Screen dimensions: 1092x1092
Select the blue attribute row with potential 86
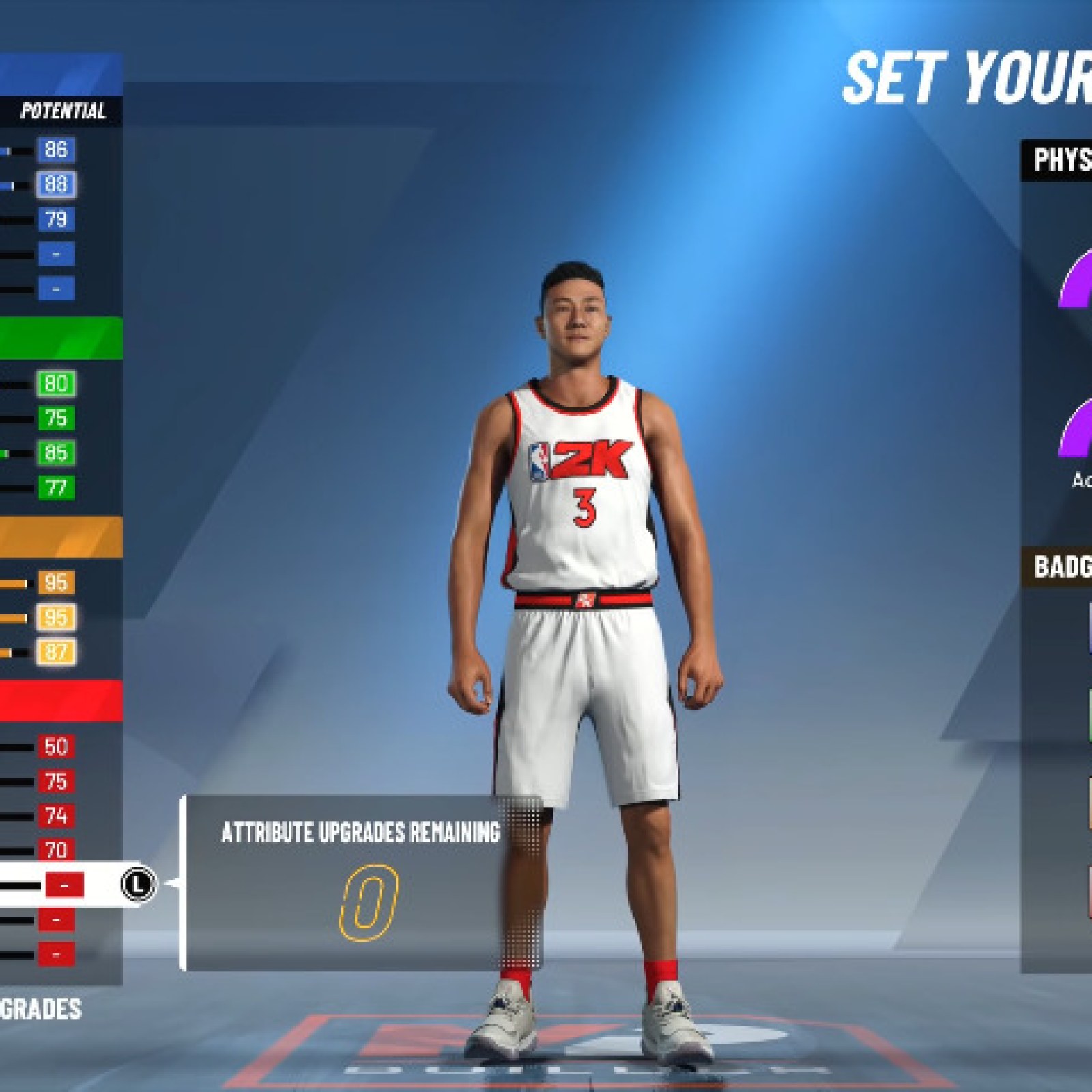click(55, 150)
